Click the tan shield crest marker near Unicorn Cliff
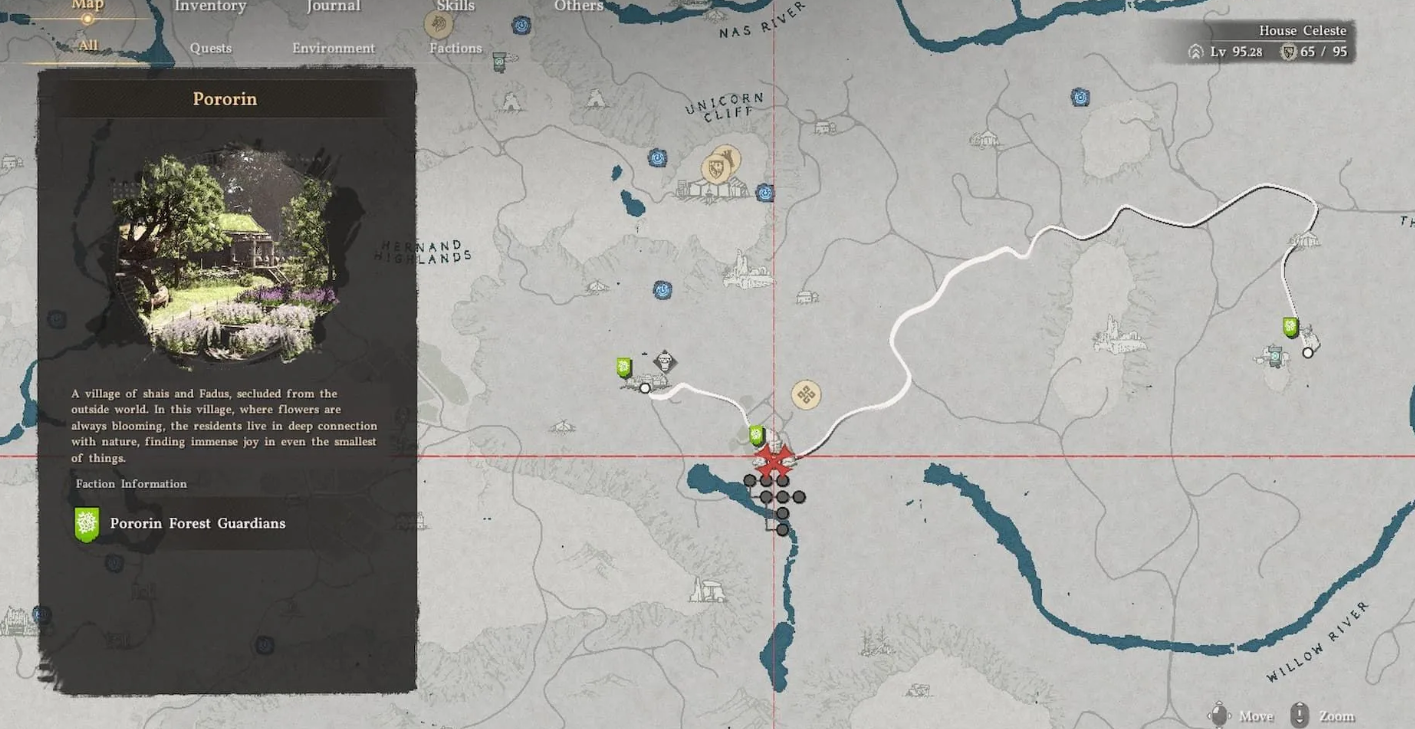1415x729 pixels. (718, 167)
